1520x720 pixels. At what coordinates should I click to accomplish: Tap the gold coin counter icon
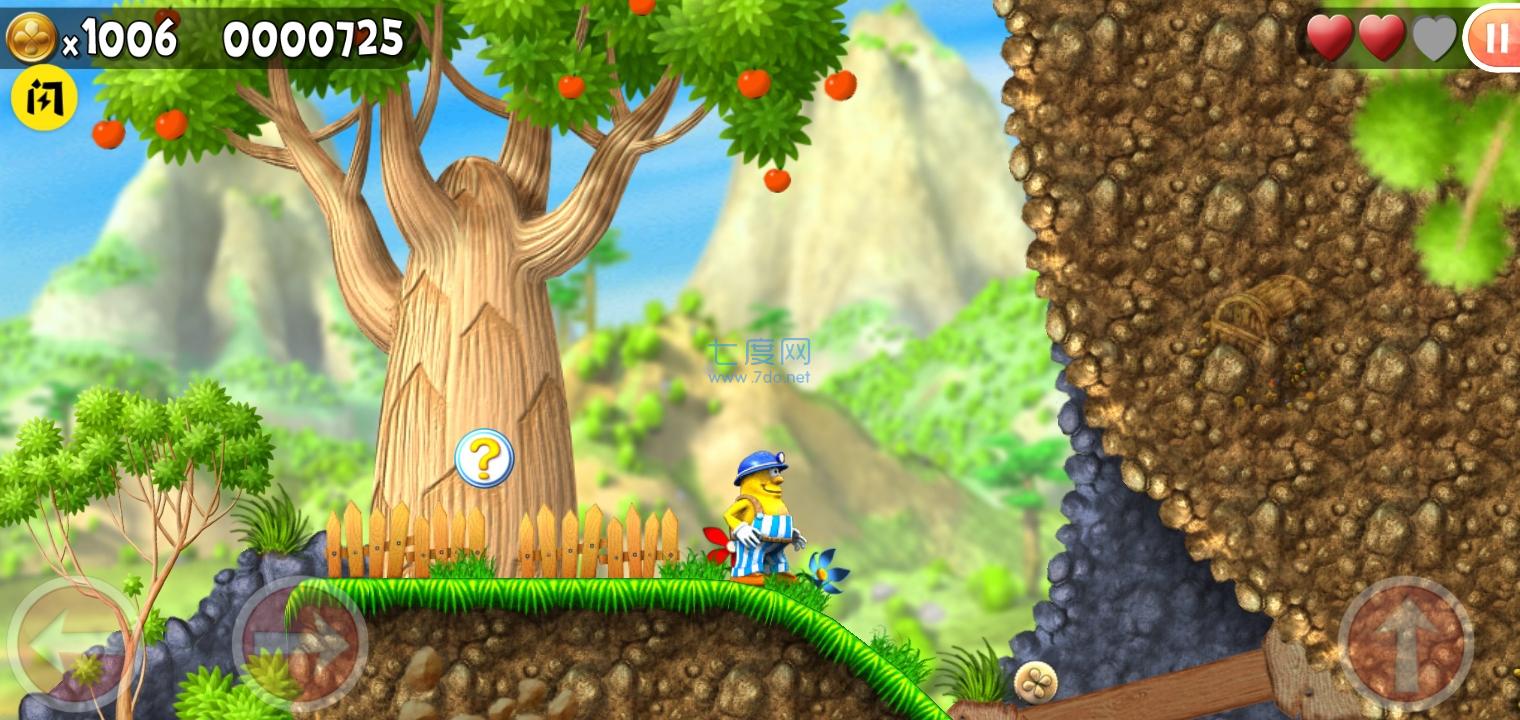tap(33, 36)
